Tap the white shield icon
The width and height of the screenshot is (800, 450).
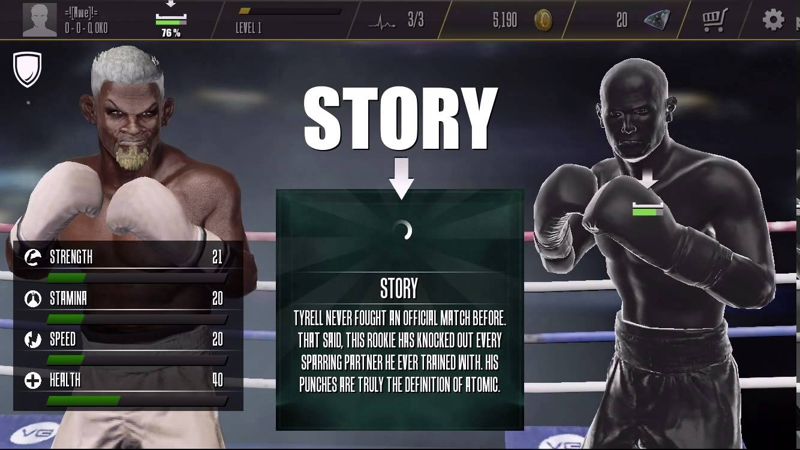pyautogui.click(x=27, y=69)
